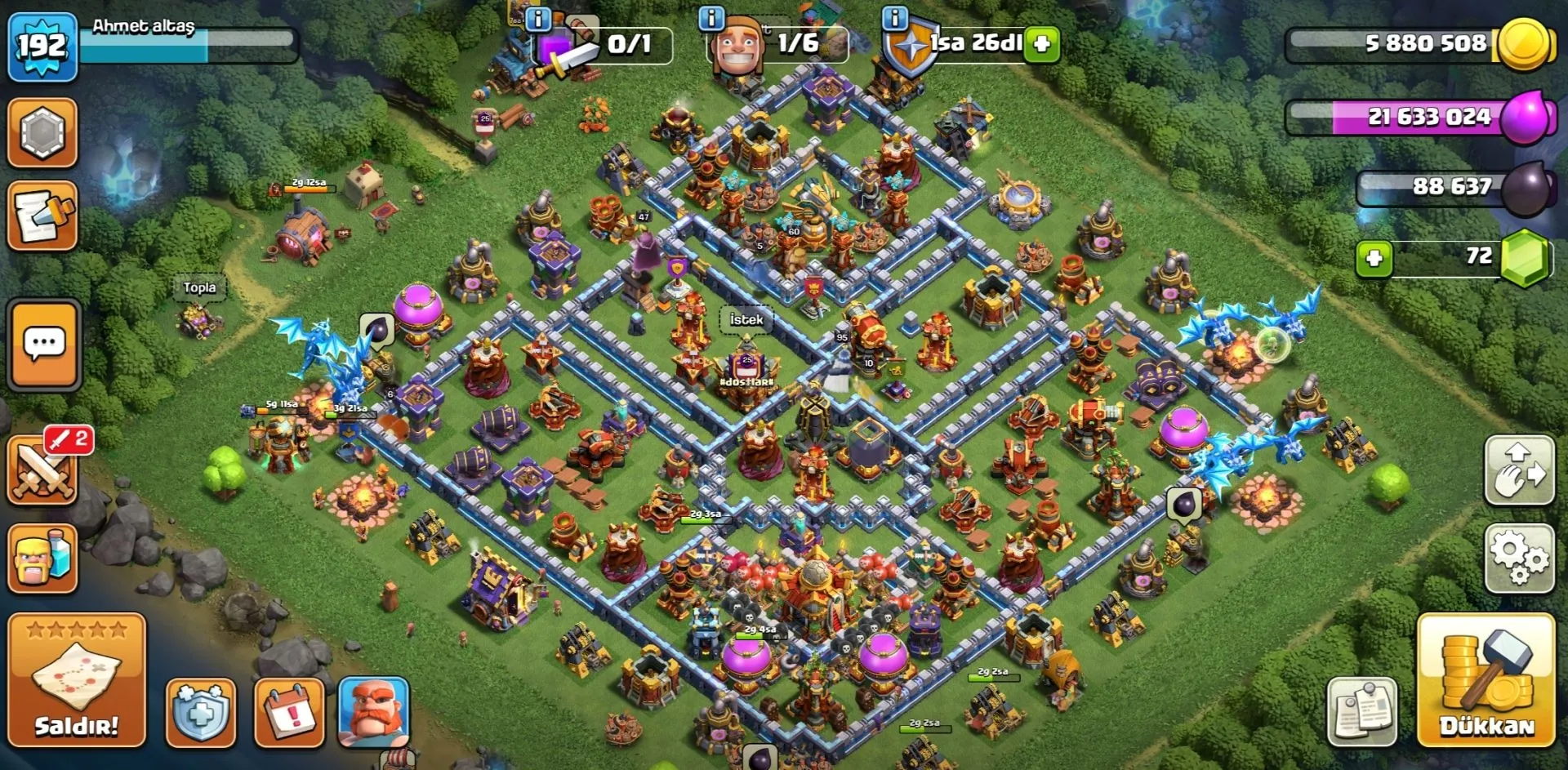Open the Dükkan shop
The height and width of the screenshot is (770, 1568).
pyautogui.click(x=1486, y=679)
